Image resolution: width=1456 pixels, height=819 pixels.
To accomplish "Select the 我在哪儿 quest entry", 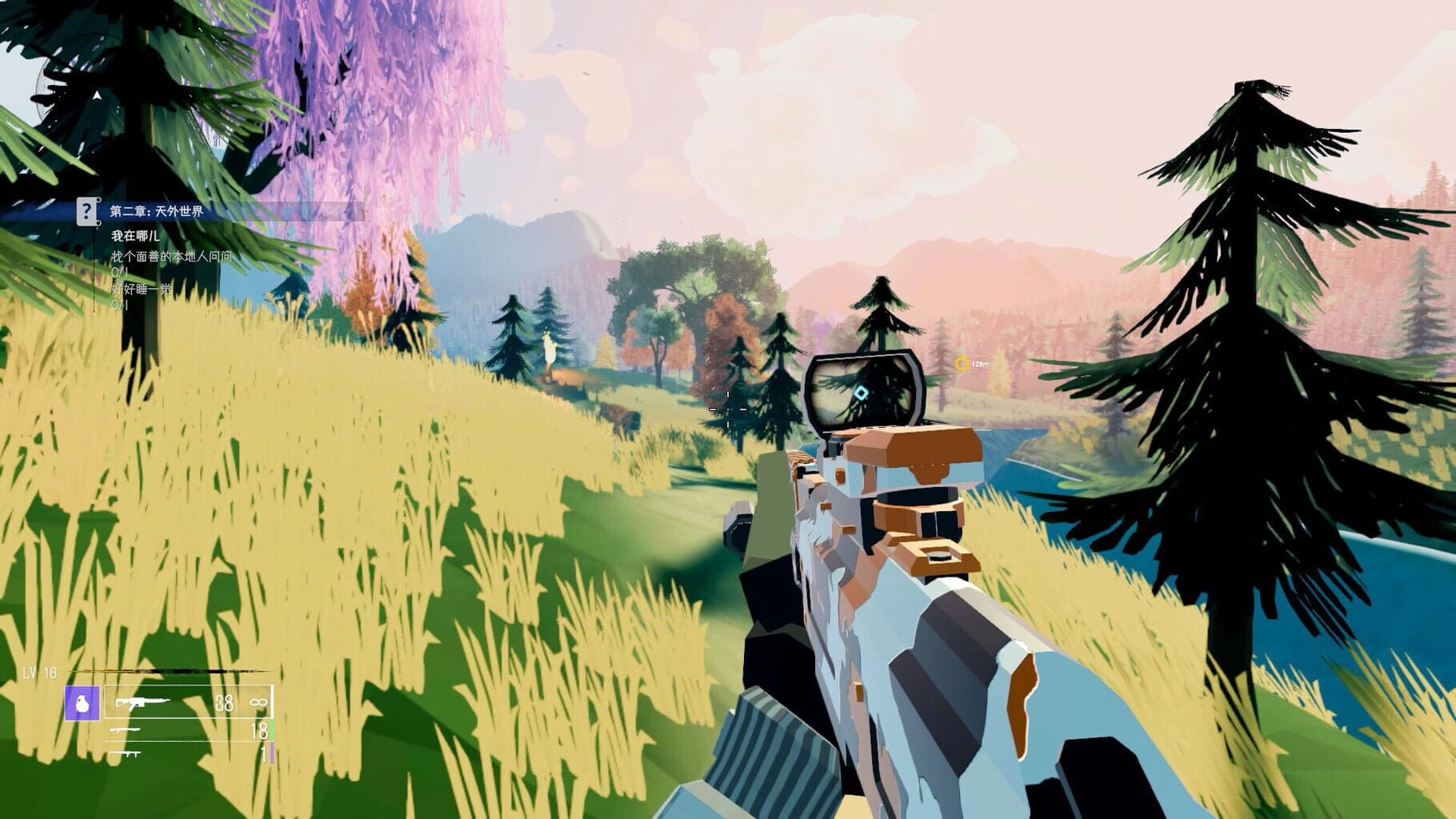I will [x=135, y=236].
